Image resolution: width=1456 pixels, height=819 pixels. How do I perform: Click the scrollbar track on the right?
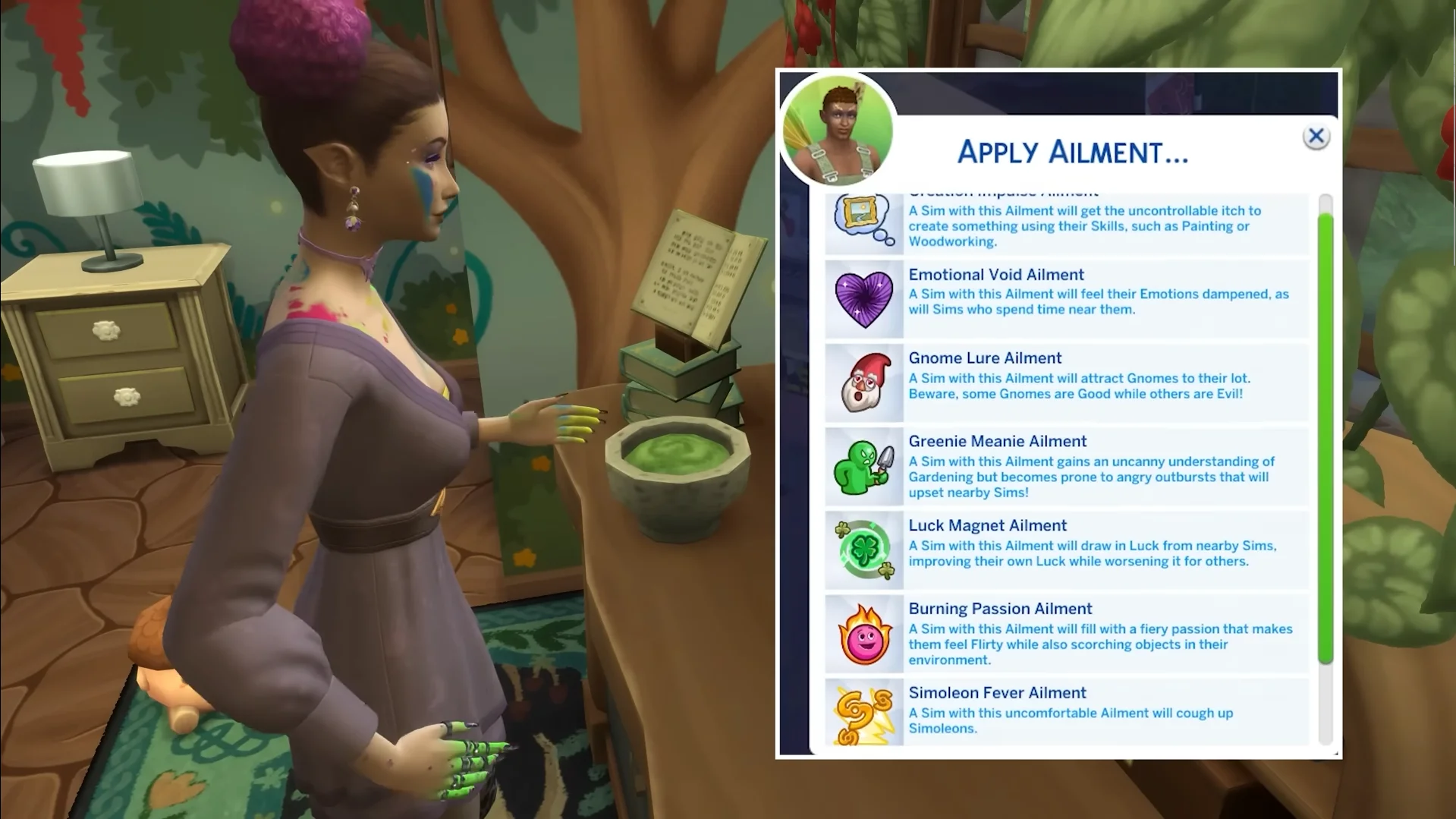[1324, 721]
